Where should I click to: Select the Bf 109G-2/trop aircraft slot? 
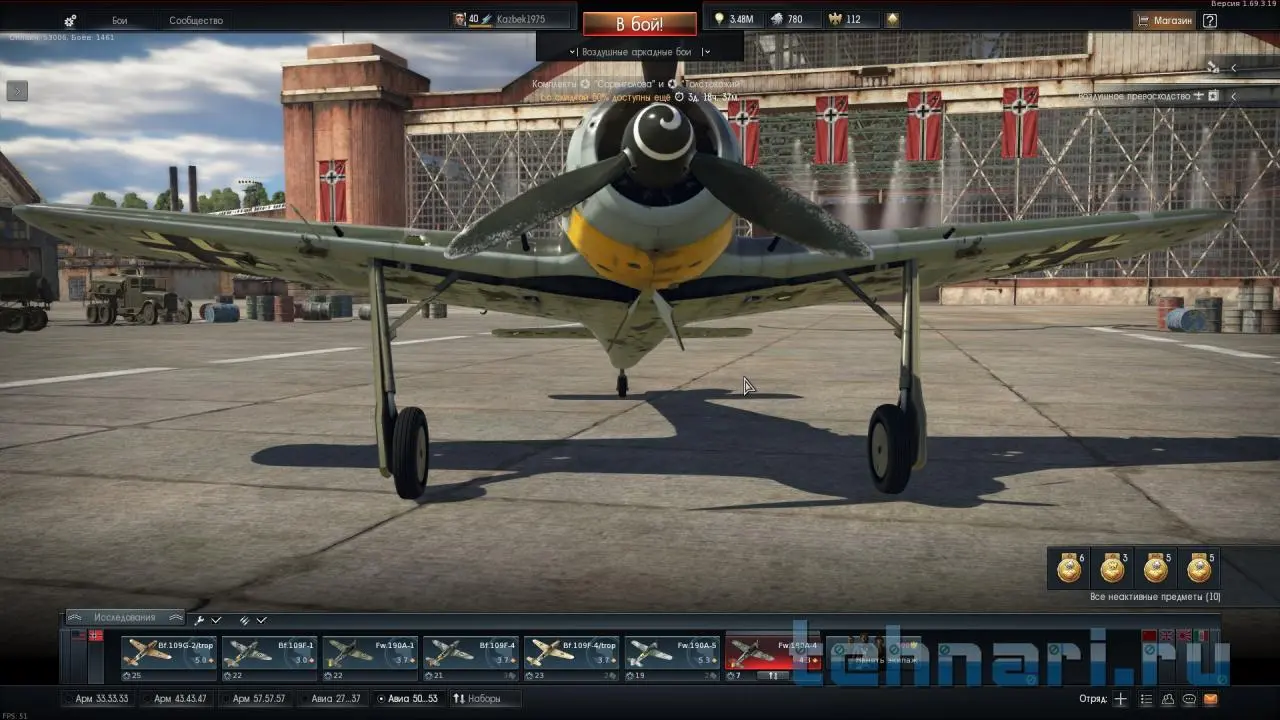(168, 653)
